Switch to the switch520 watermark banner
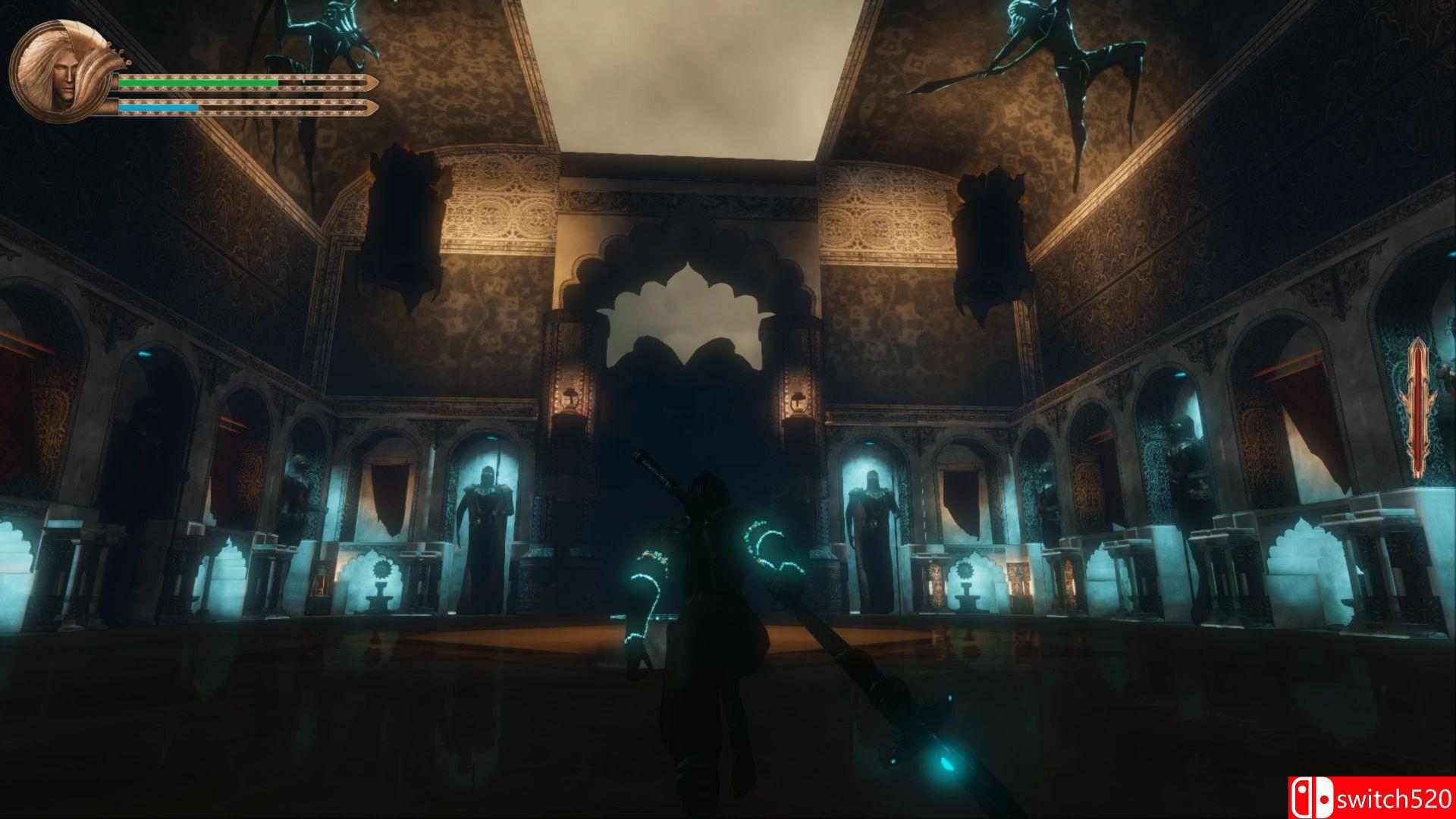1456x819 pixels. [x=1365, y=797]
